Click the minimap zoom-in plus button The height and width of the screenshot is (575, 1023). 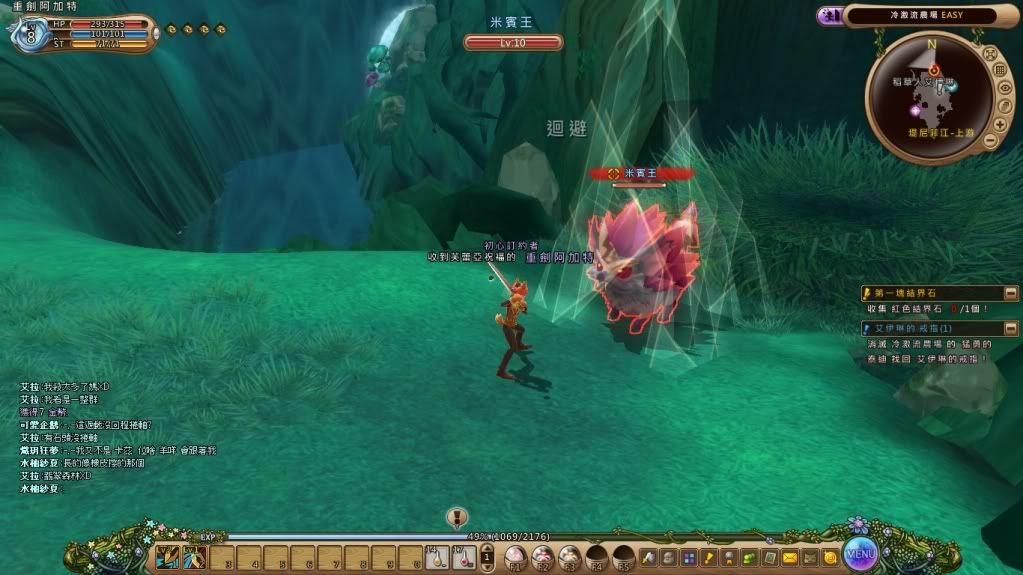pyautogui.click(x=999, y=124)
